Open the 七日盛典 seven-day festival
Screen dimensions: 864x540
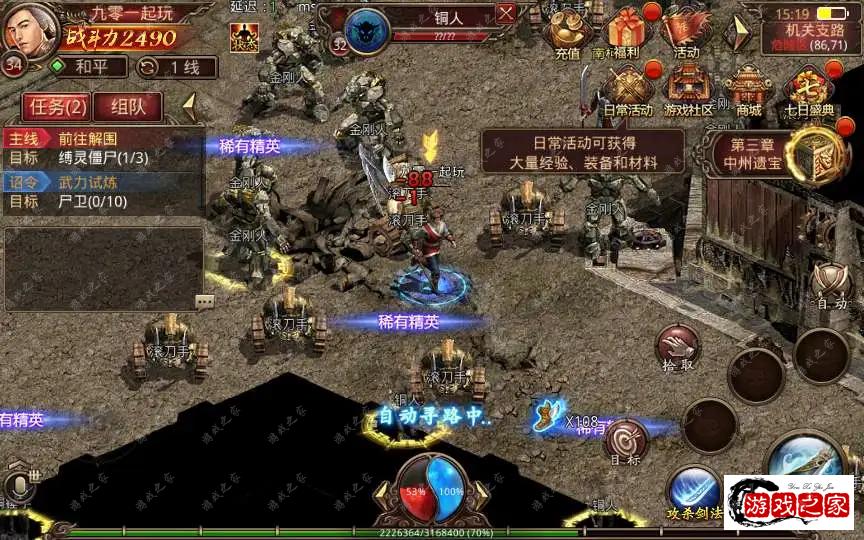click(809, 88)
